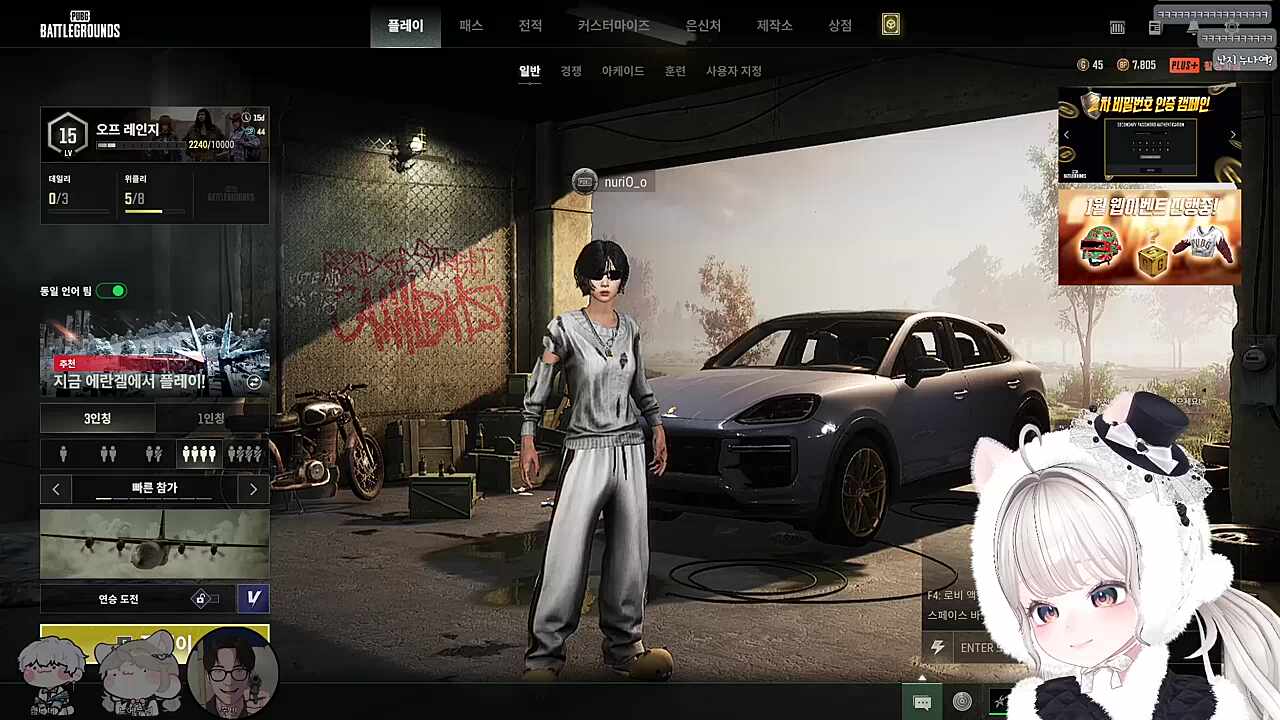Open the 지금 에란겔에서 플레이 recommended banner
The image size is (1280, 720).
coord(154,358)
